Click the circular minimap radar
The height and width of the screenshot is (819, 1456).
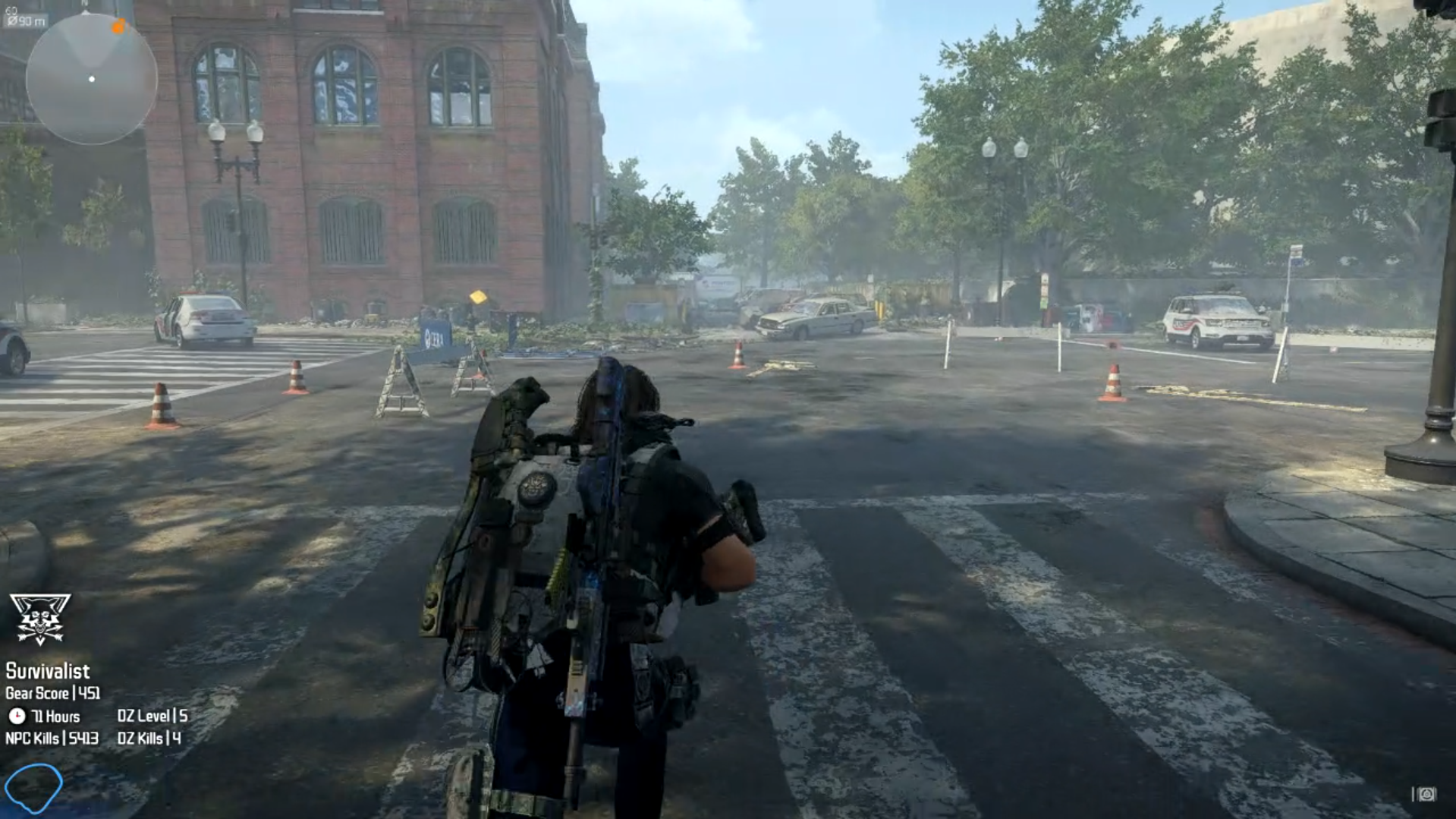(x=92, y=79)
